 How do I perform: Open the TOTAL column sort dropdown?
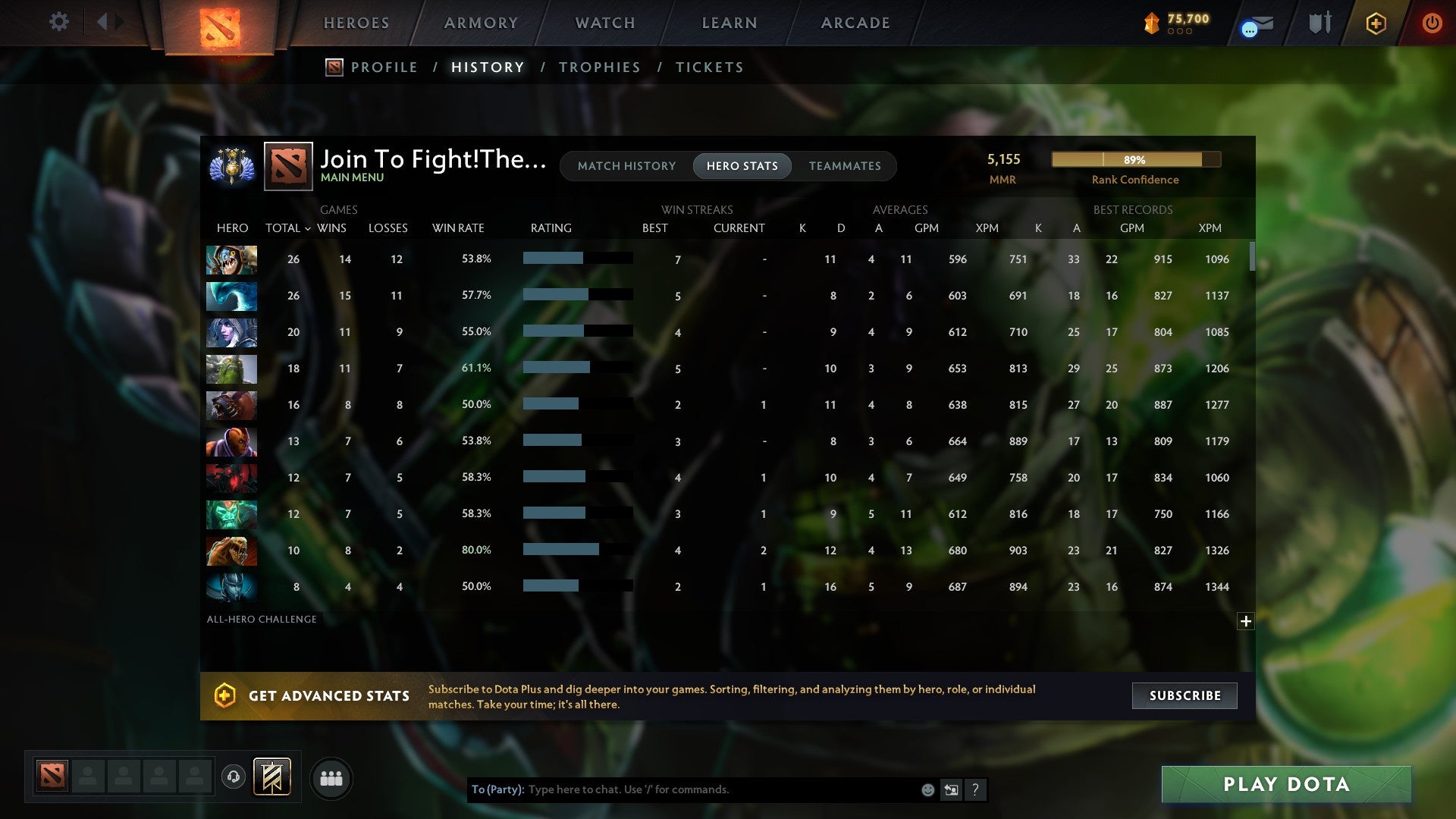[x=287, y=227]
